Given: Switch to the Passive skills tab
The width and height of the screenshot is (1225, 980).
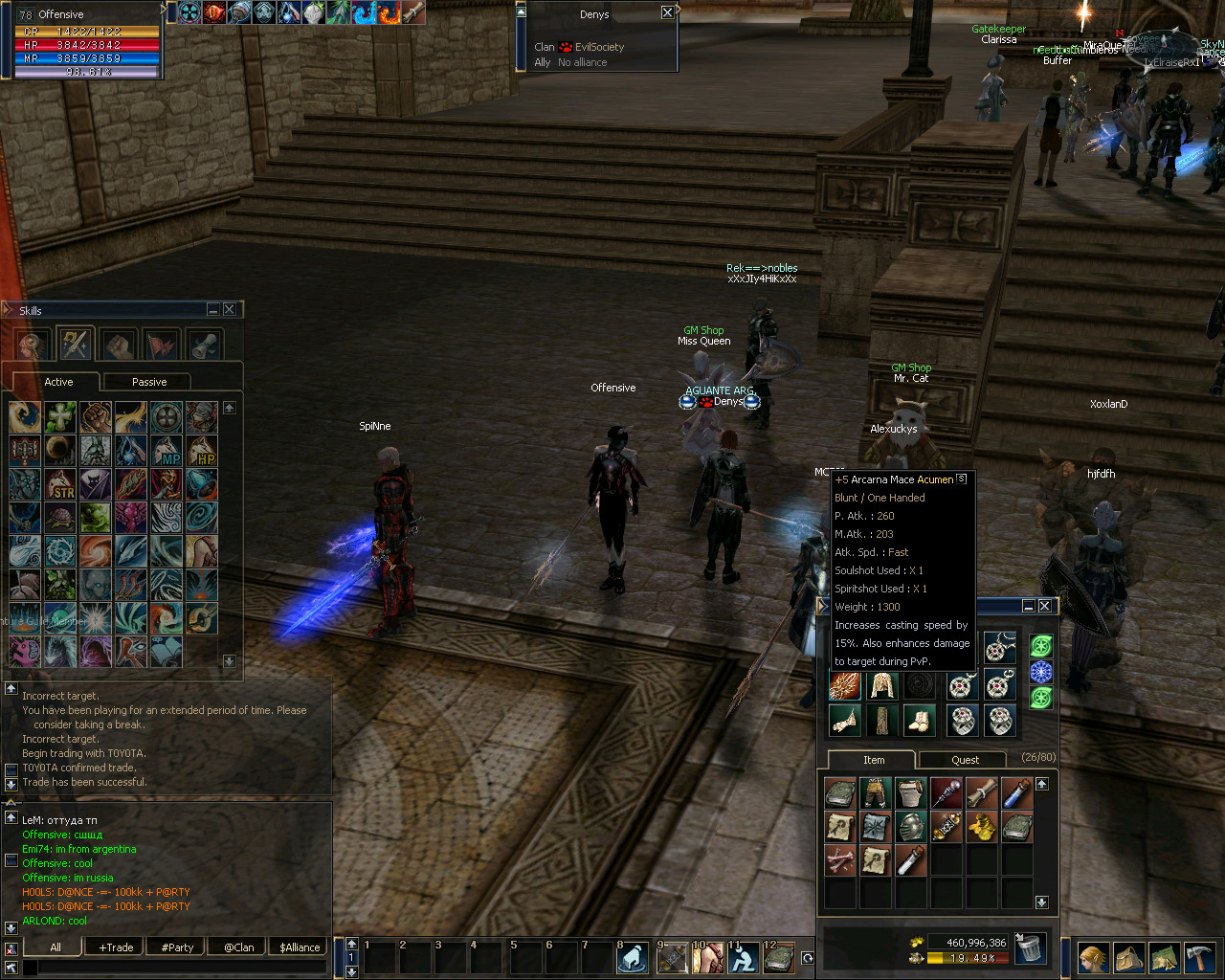Looking at the screenshot, I should click(x=148, y=382).
